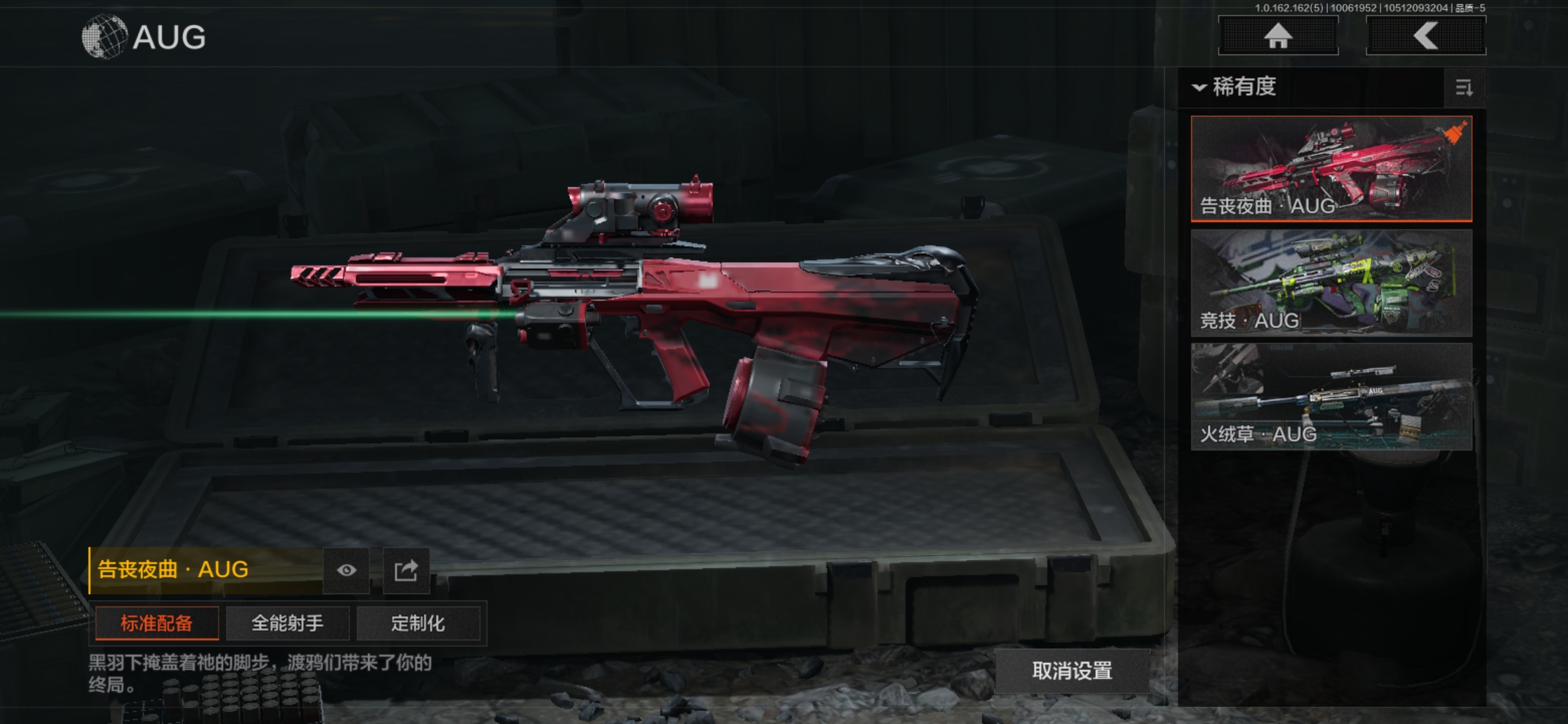1568x724 pixels.
Task: Choose the 竞技·AUG skin thumbnail
Action: coord(1331,282)
